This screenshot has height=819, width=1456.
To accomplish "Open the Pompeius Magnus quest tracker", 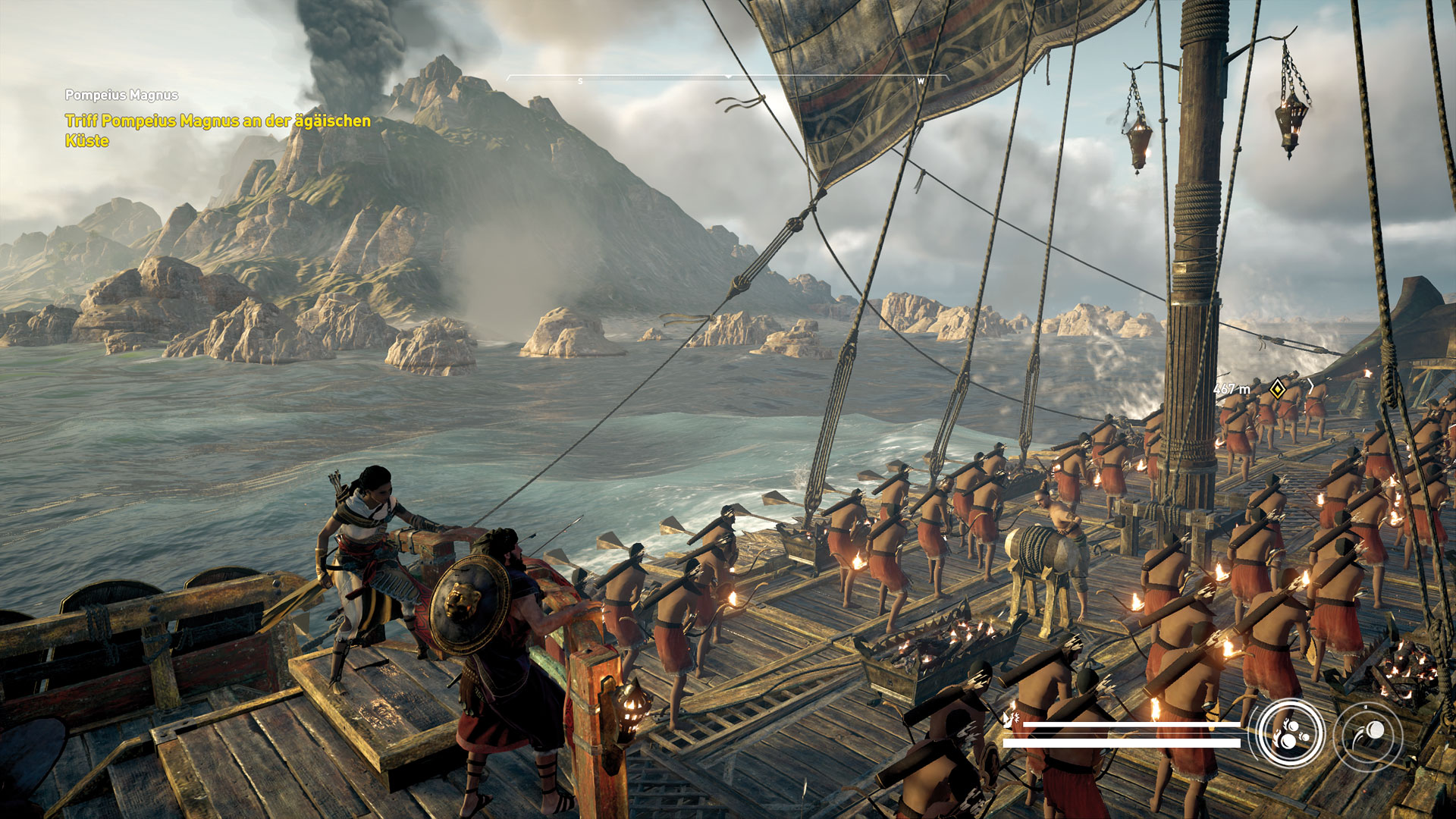I will [121, 95].
